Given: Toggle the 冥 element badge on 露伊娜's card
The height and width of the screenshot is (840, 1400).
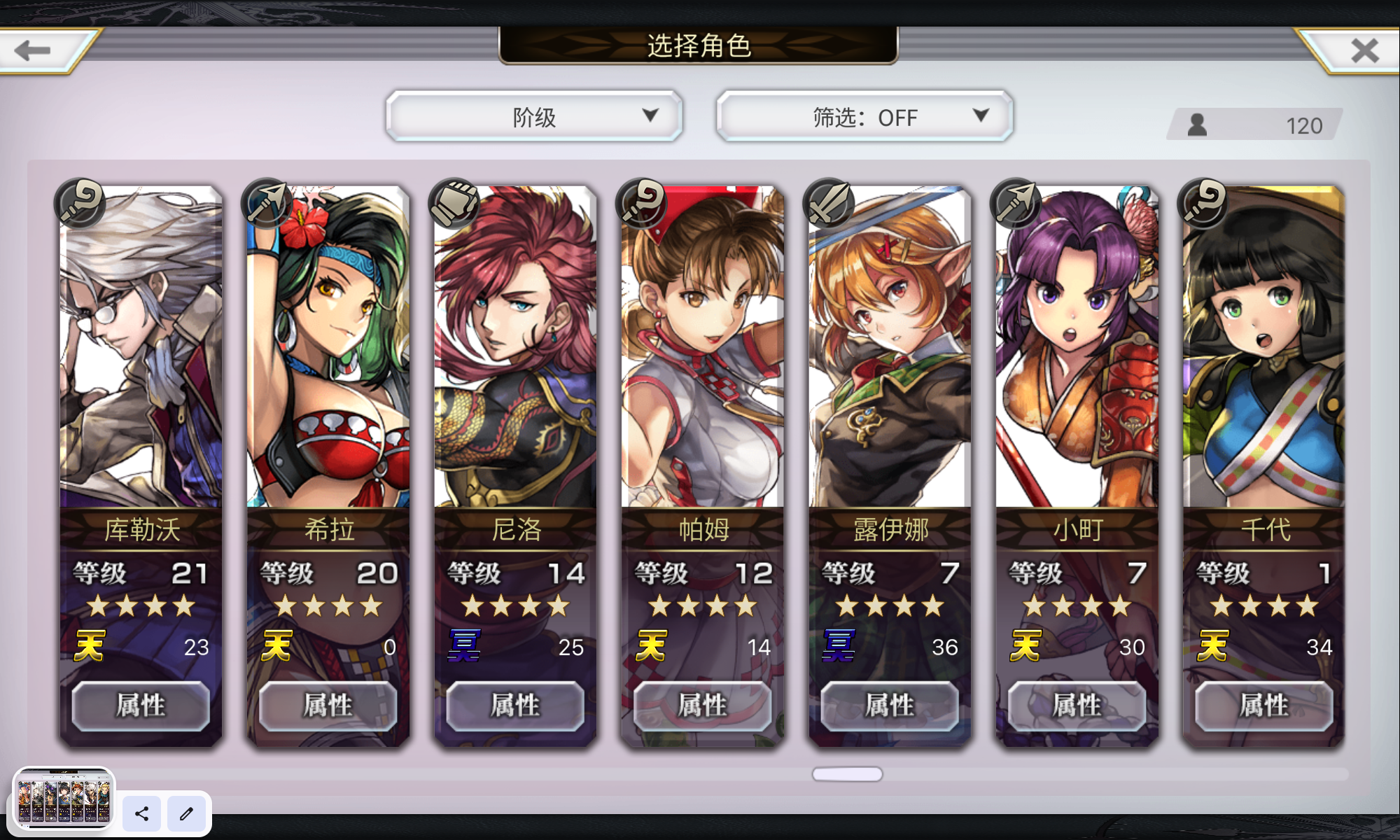Looking at the screenshot, I should 838,647.
